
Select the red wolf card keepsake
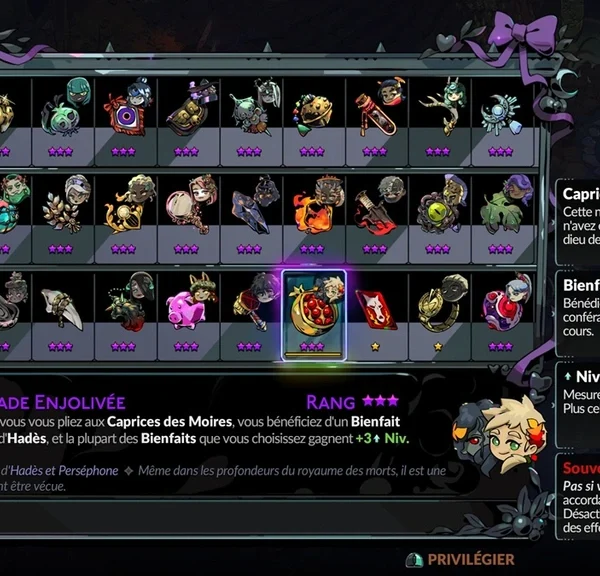pyautogui.click(x=376, y=309)
